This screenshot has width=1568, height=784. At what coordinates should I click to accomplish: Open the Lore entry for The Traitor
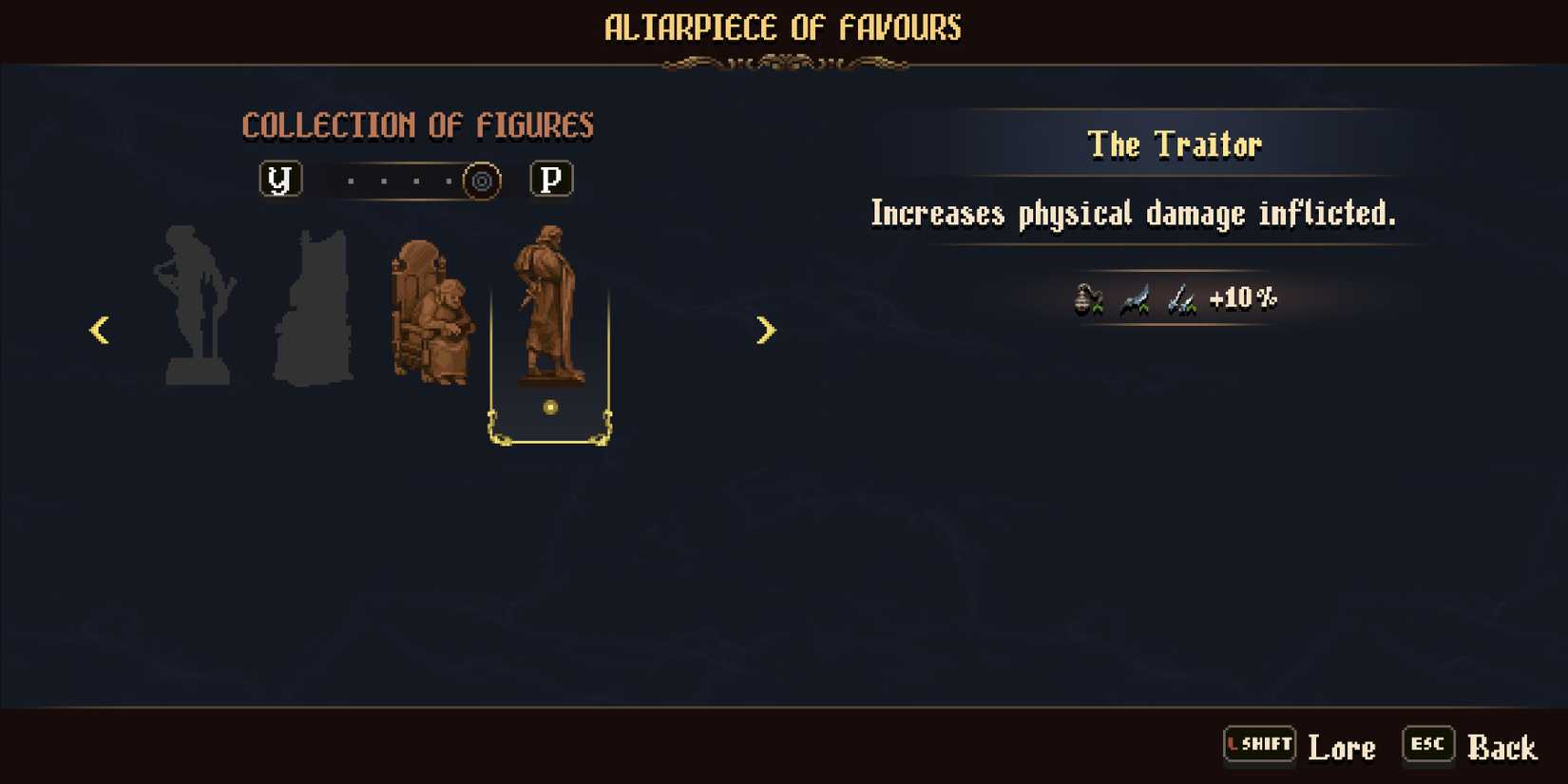pyautogui.click(x=1342, y=747)
